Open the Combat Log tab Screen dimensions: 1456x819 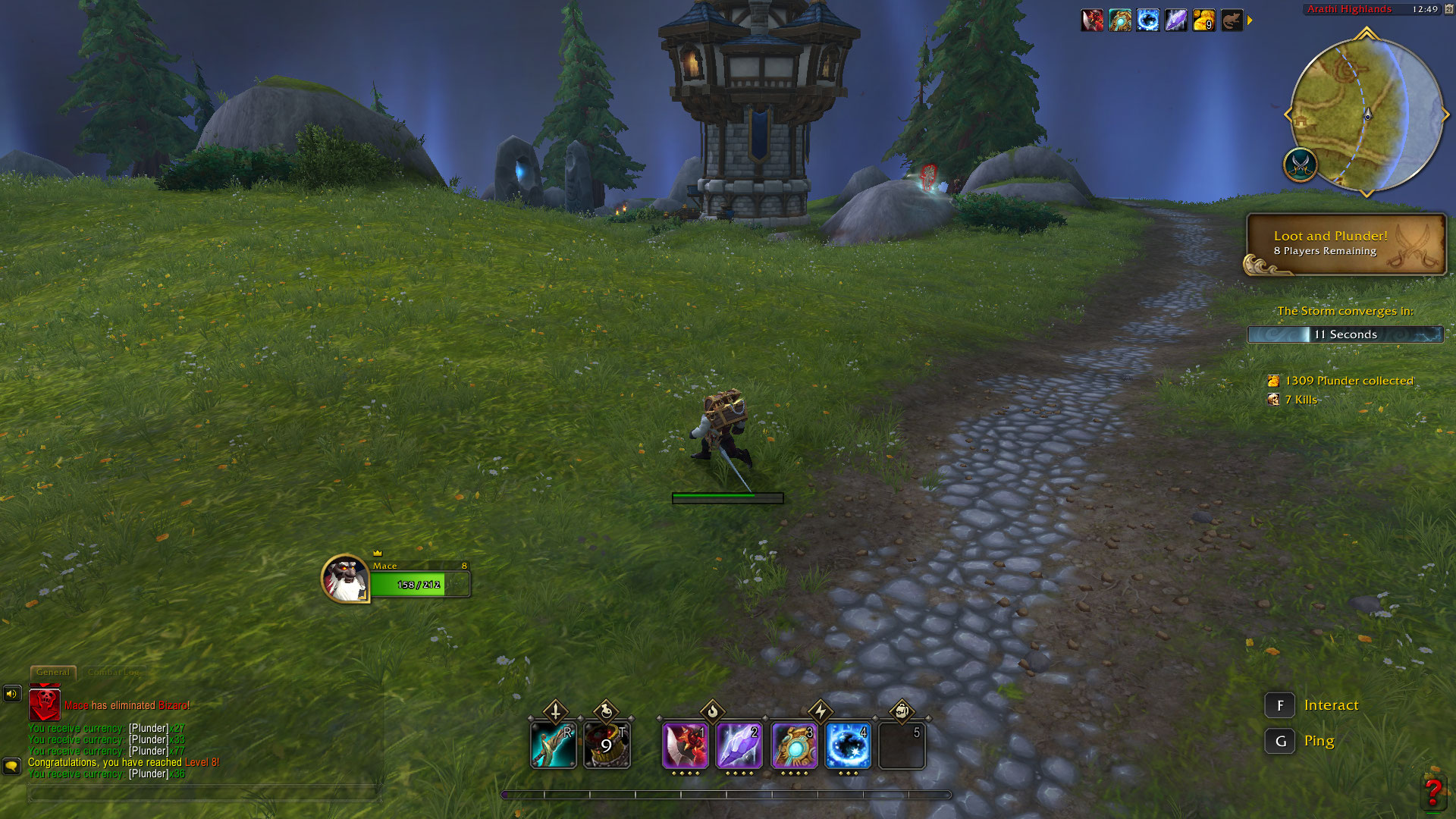pyautogui.click(x=114, y=672)
